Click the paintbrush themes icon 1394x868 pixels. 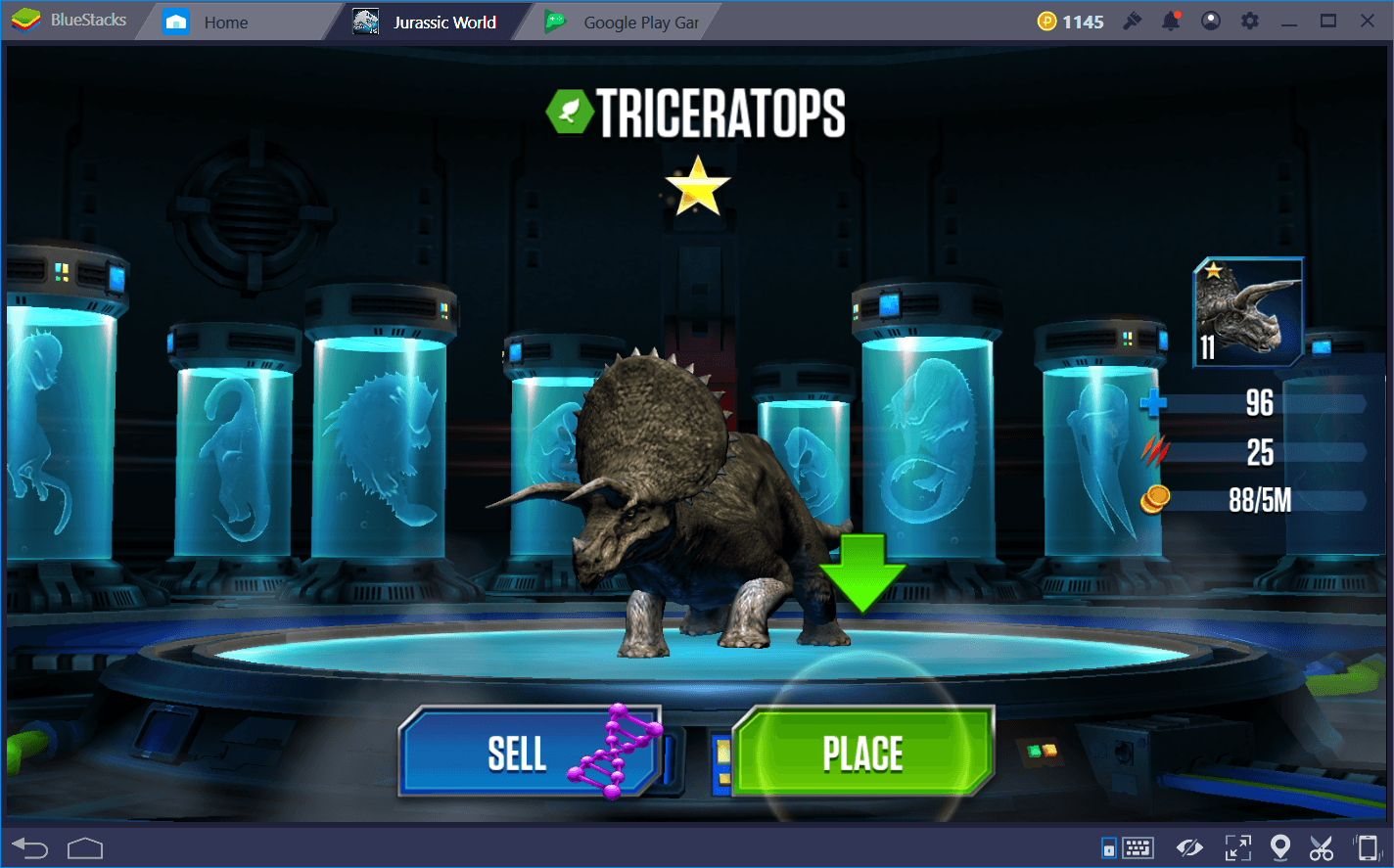coord(1133,20)
